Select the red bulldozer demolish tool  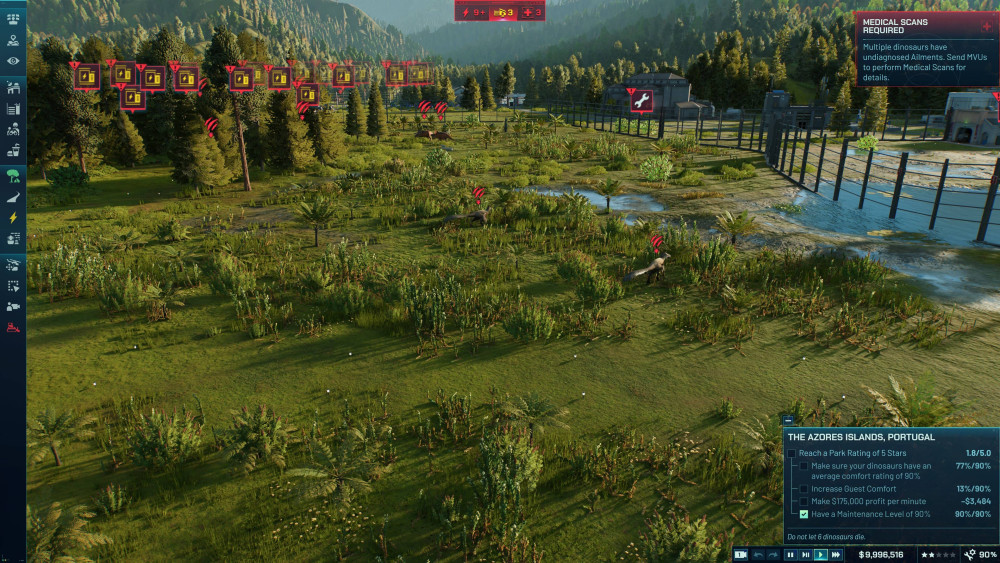coord(13,327)
